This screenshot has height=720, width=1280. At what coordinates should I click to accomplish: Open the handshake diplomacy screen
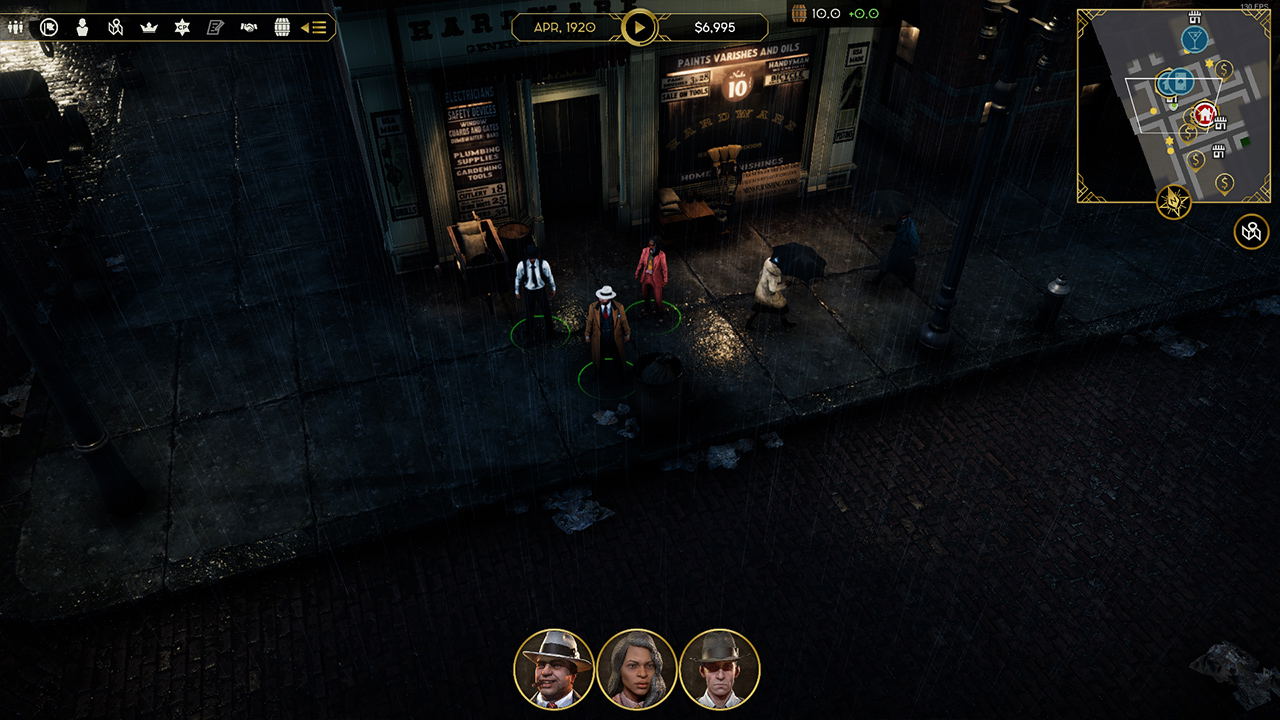249,27
